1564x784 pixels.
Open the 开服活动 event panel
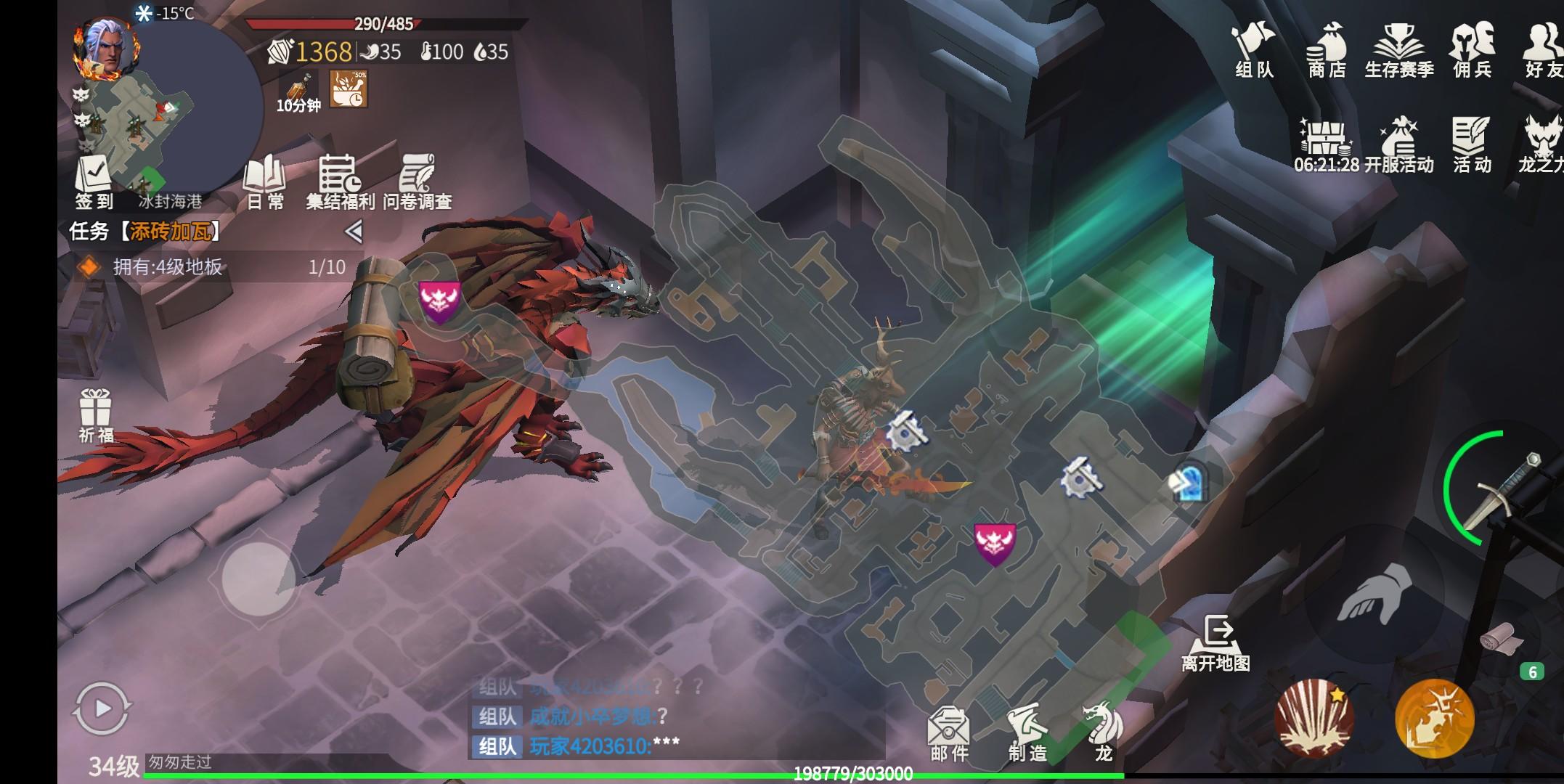point(1399,145)
